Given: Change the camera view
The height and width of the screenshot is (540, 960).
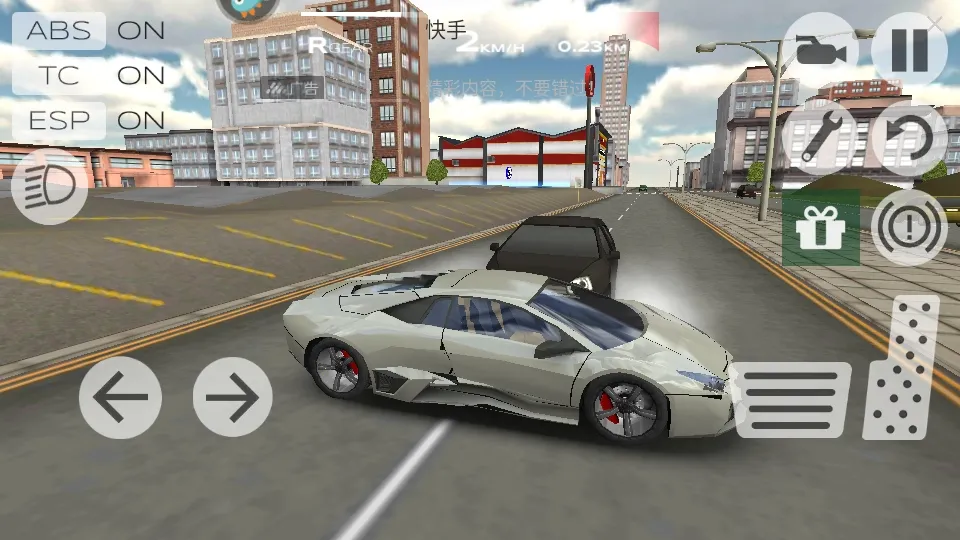Looking at the screenshot, I should pos(820,50).
